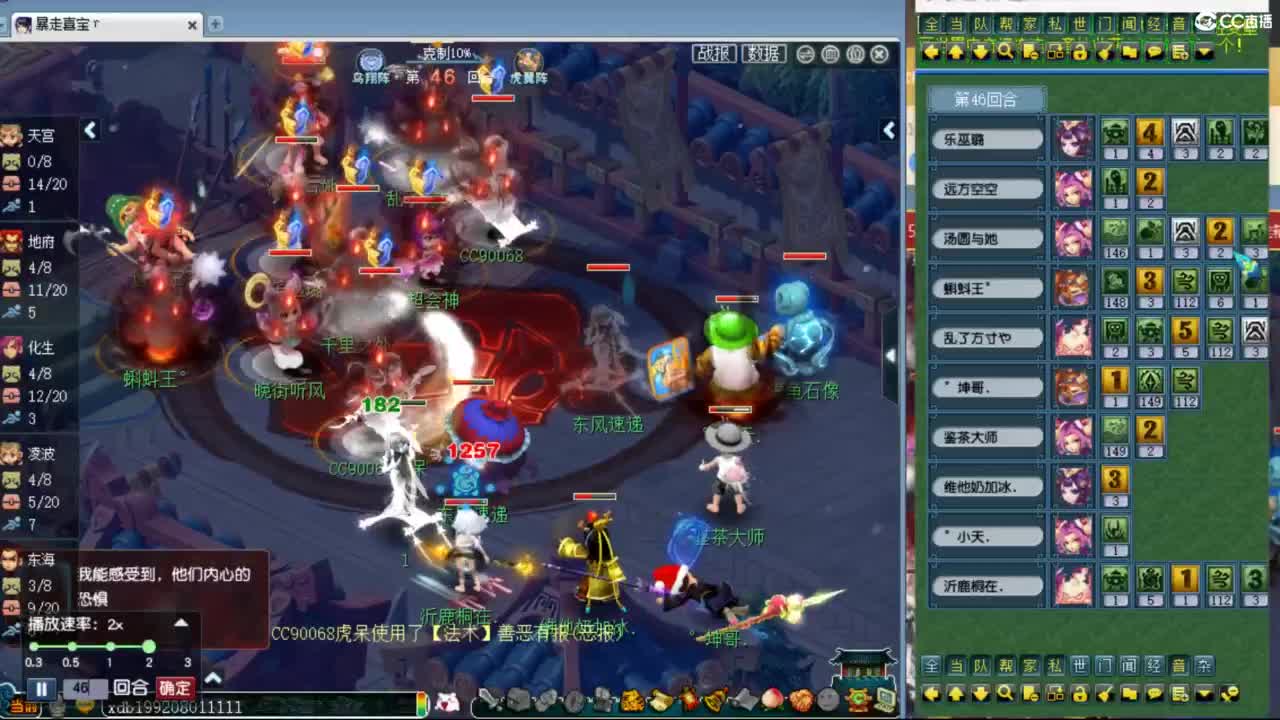Pause the battle replay playback

pos(42,688)
